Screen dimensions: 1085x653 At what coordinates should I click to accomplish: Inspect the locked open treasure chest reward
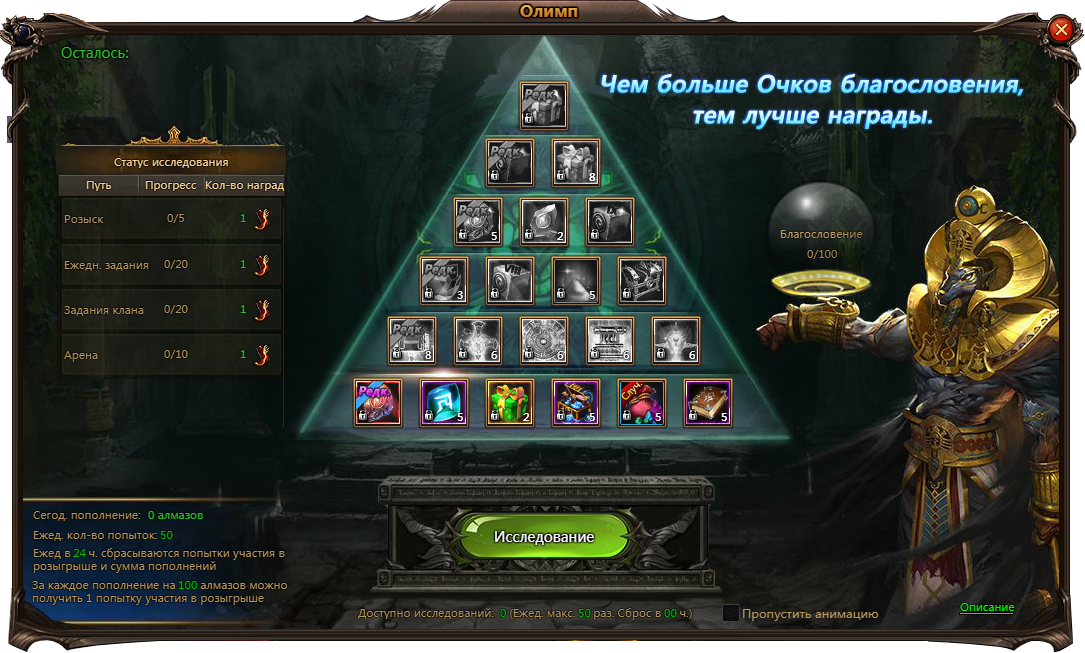tap(642, 281)
